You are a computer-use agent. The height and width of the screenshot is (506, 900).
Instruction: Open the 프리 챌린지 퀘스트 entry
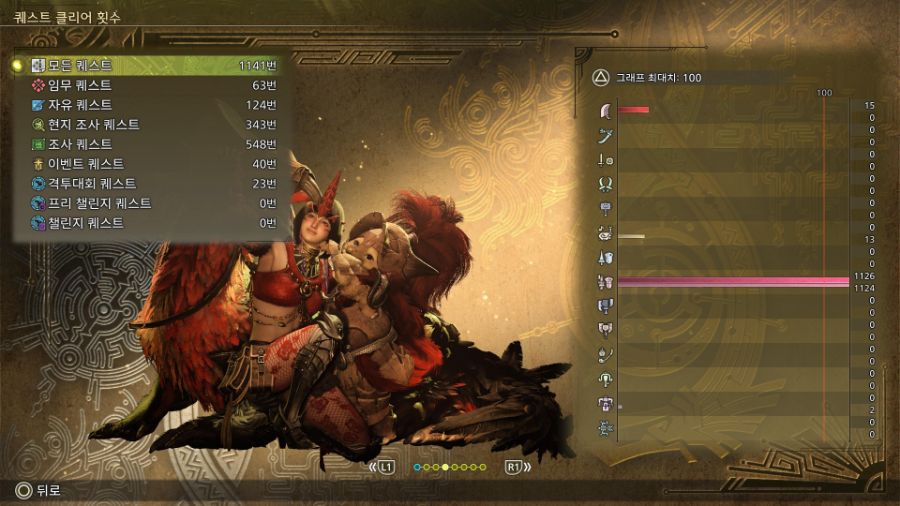[150, 203]
